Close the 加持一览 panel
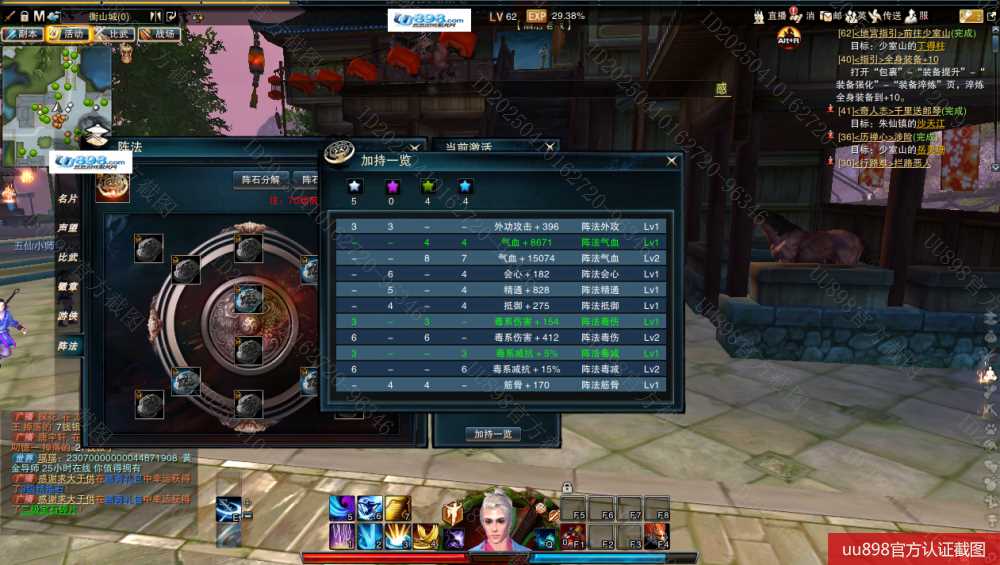1000x565 pixels. (x=671, y=160)
